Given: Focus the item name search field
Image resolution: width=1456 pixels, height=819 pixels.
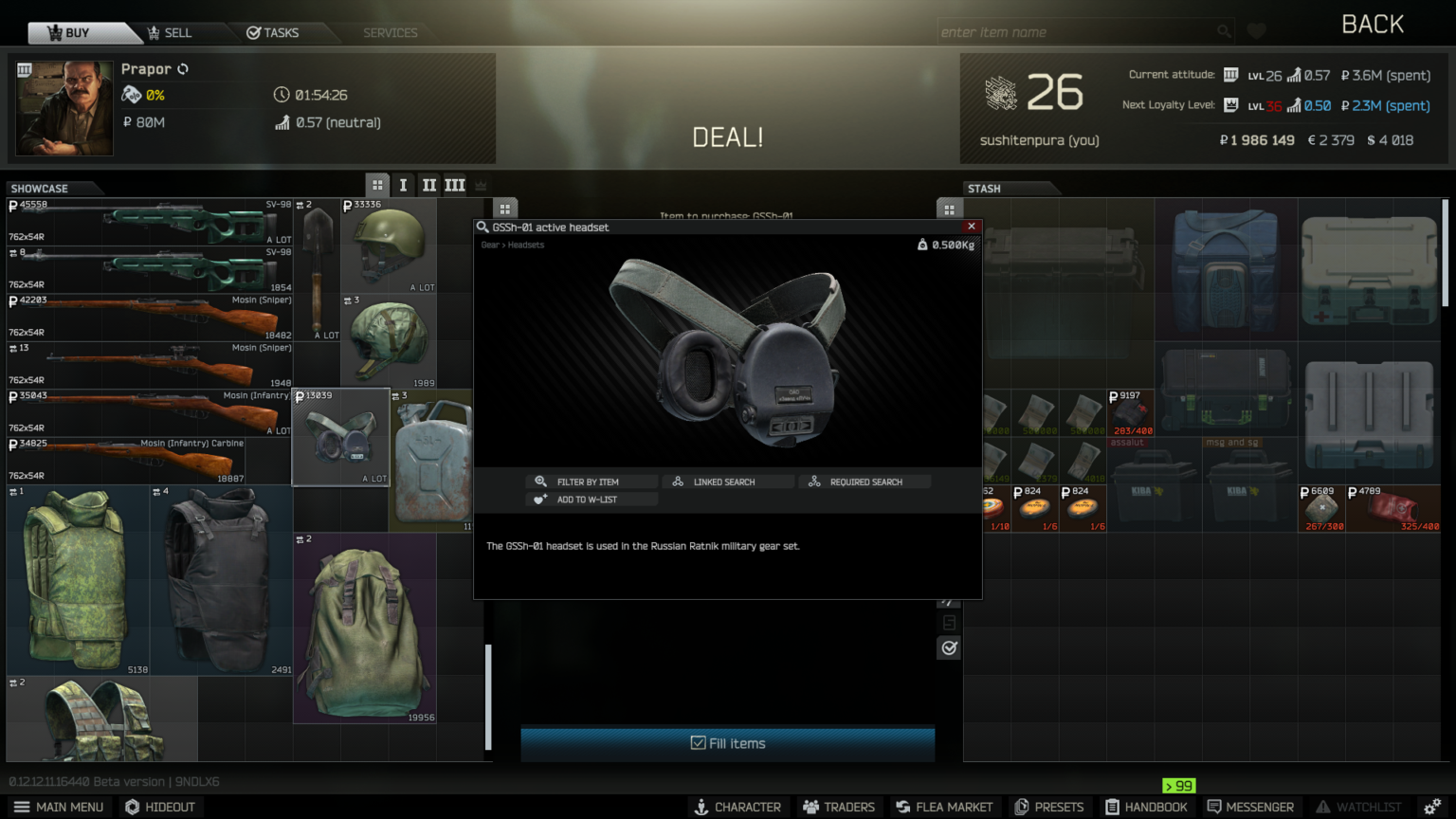Looking at the screenshot, I should click(x=1077, y=32).
